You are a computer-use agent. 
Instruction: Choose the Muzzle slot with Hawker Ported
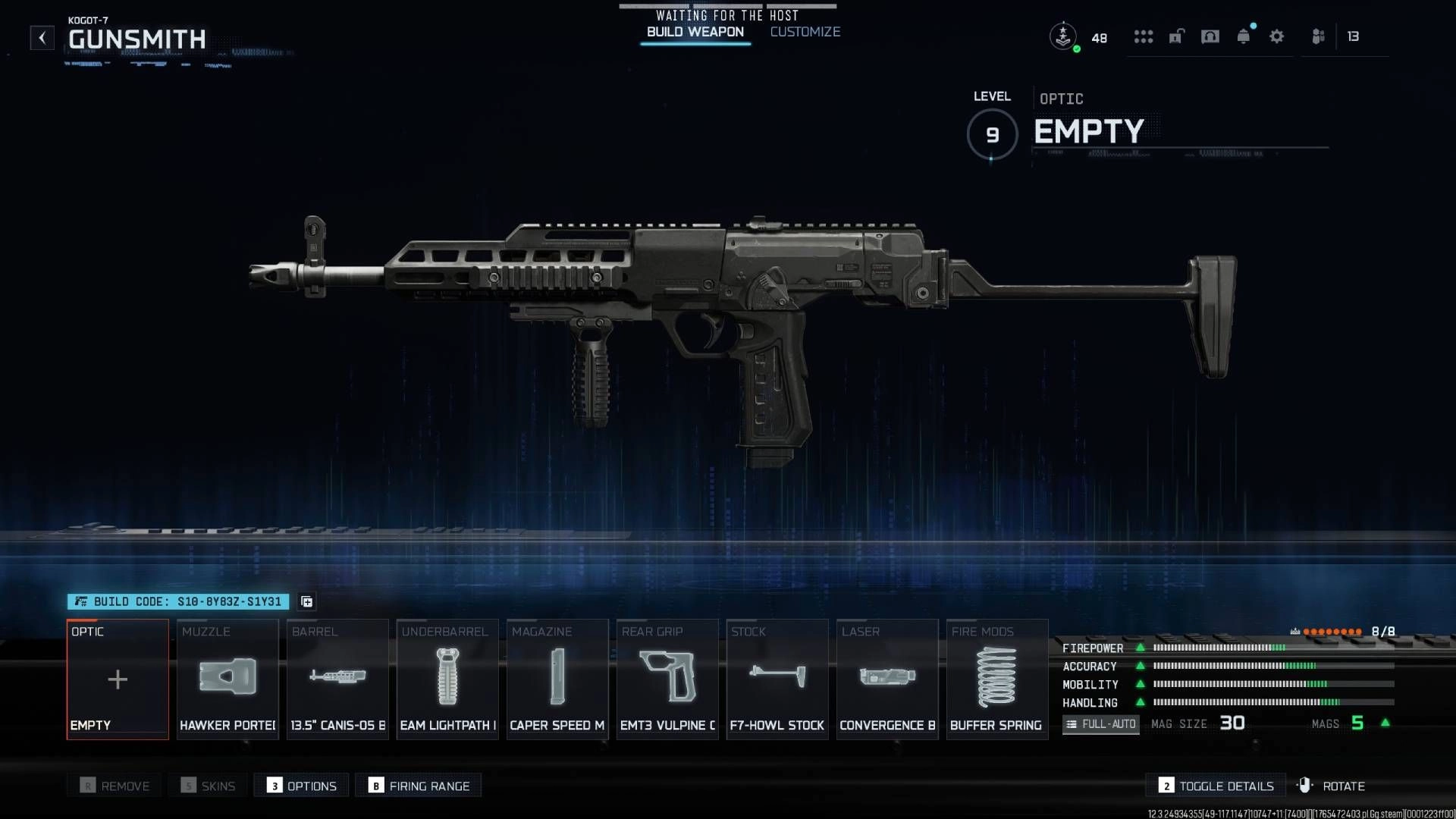(227, 679)
